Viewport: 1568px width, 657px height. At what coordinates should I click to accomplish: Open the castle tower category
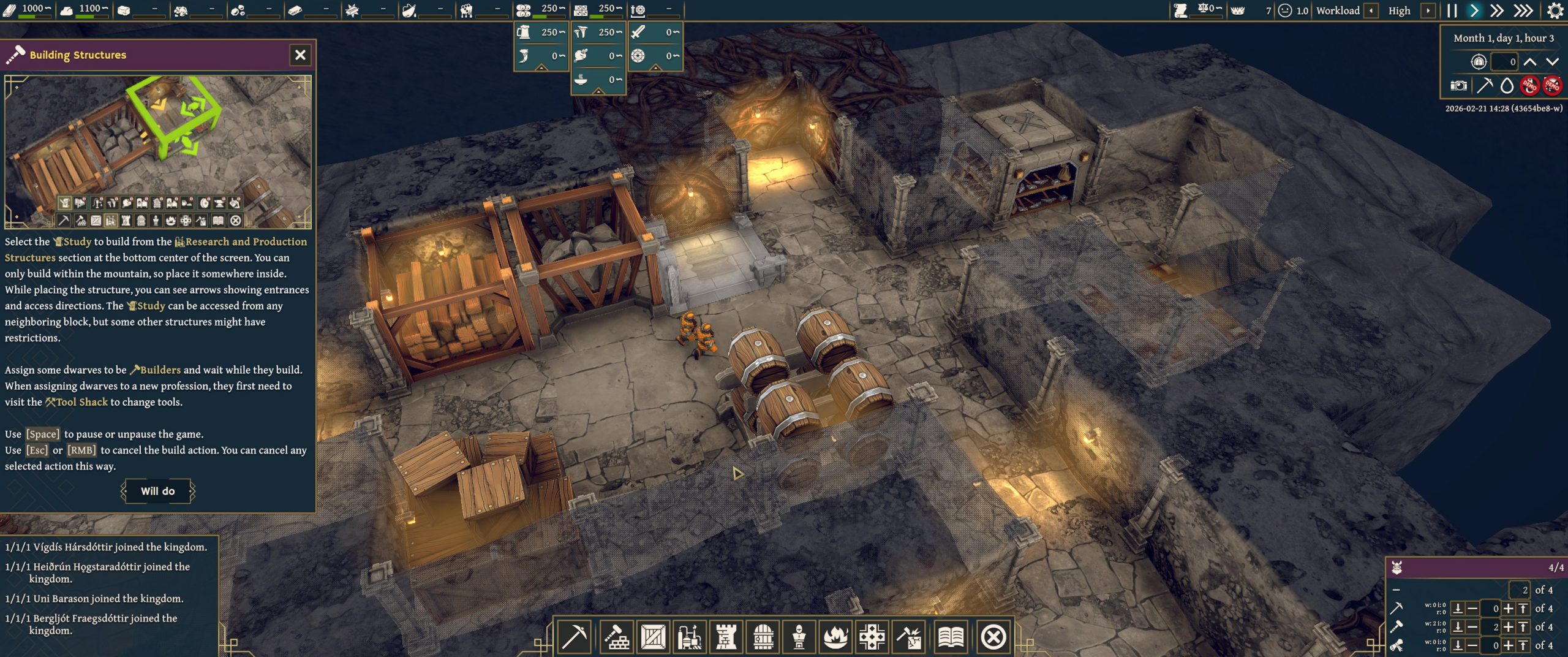[x=726, y=637]
